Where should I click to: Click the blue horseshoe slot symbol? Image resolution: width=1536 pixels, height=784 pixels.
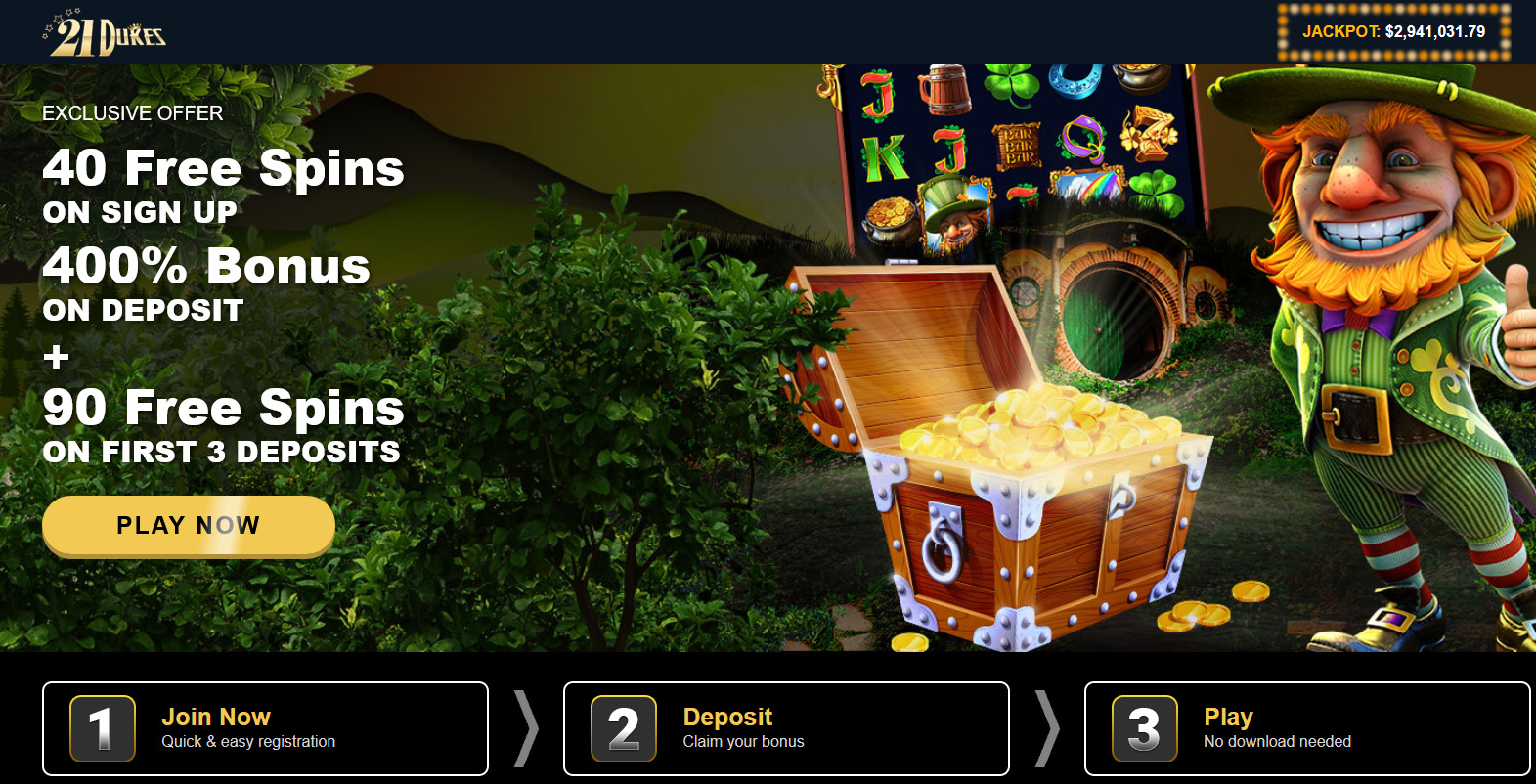pyautogui.click(x=1073, y=80)
